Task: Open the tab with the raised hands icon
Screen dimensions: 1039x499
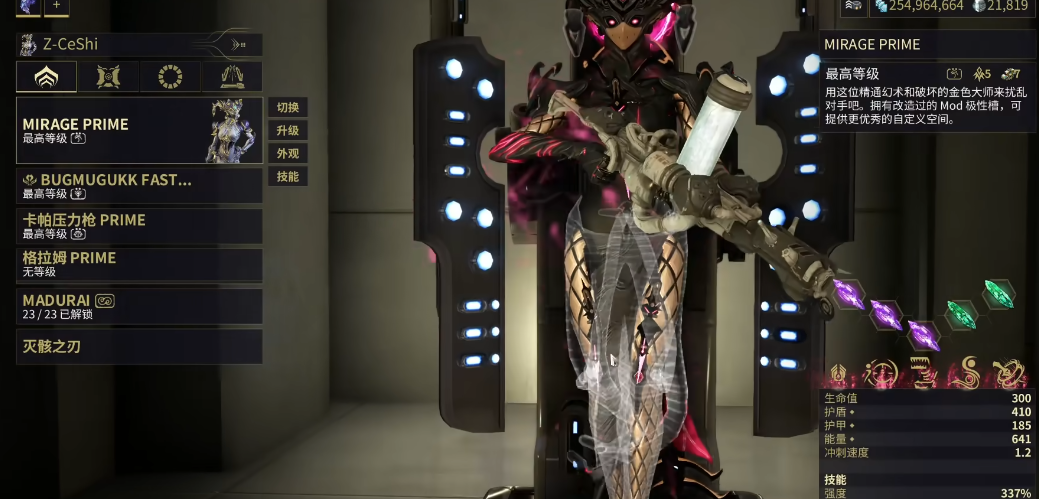Action: pos(231,77)
